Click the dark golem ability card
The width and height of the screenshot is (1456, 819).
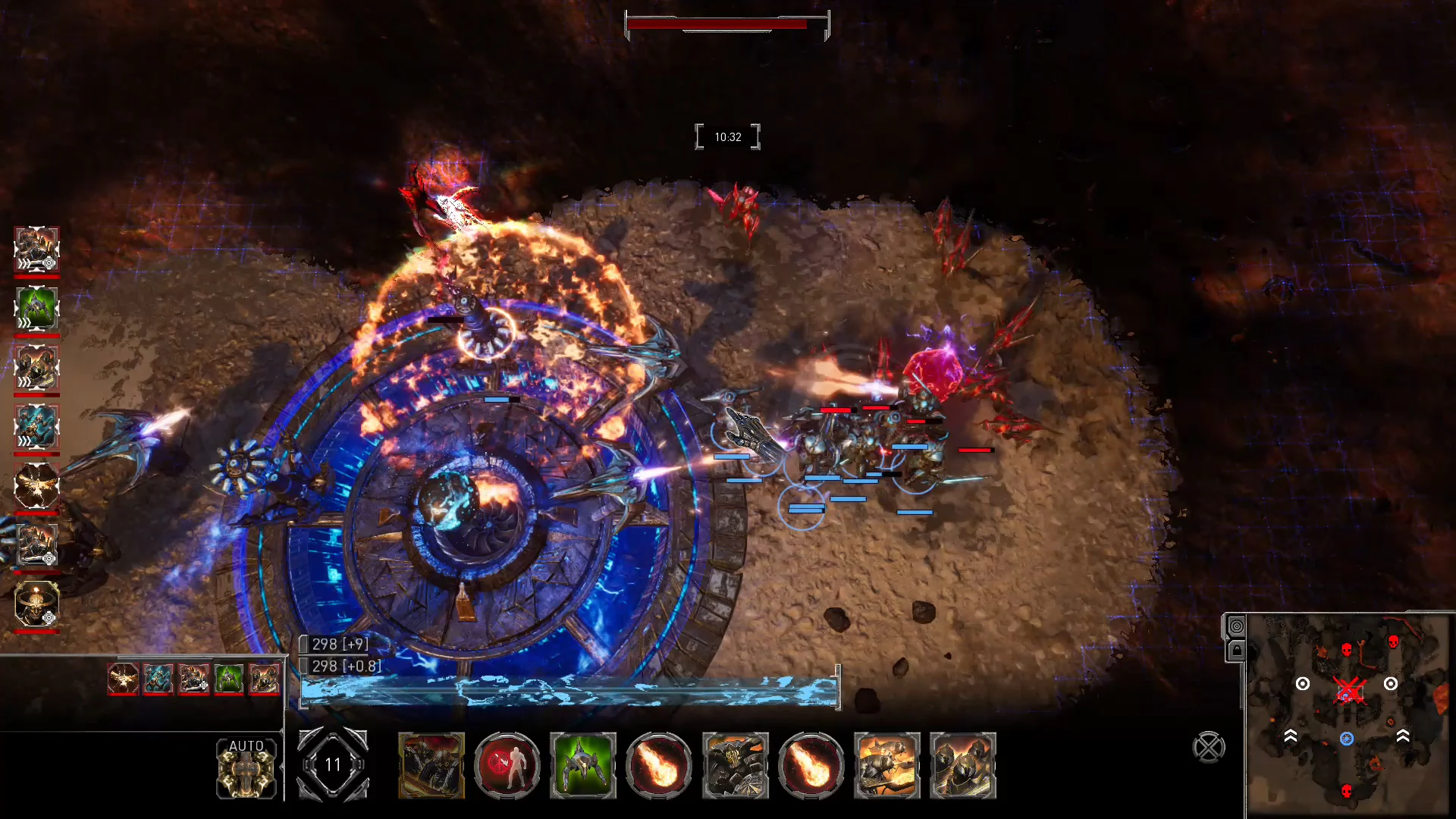(736, 766)
